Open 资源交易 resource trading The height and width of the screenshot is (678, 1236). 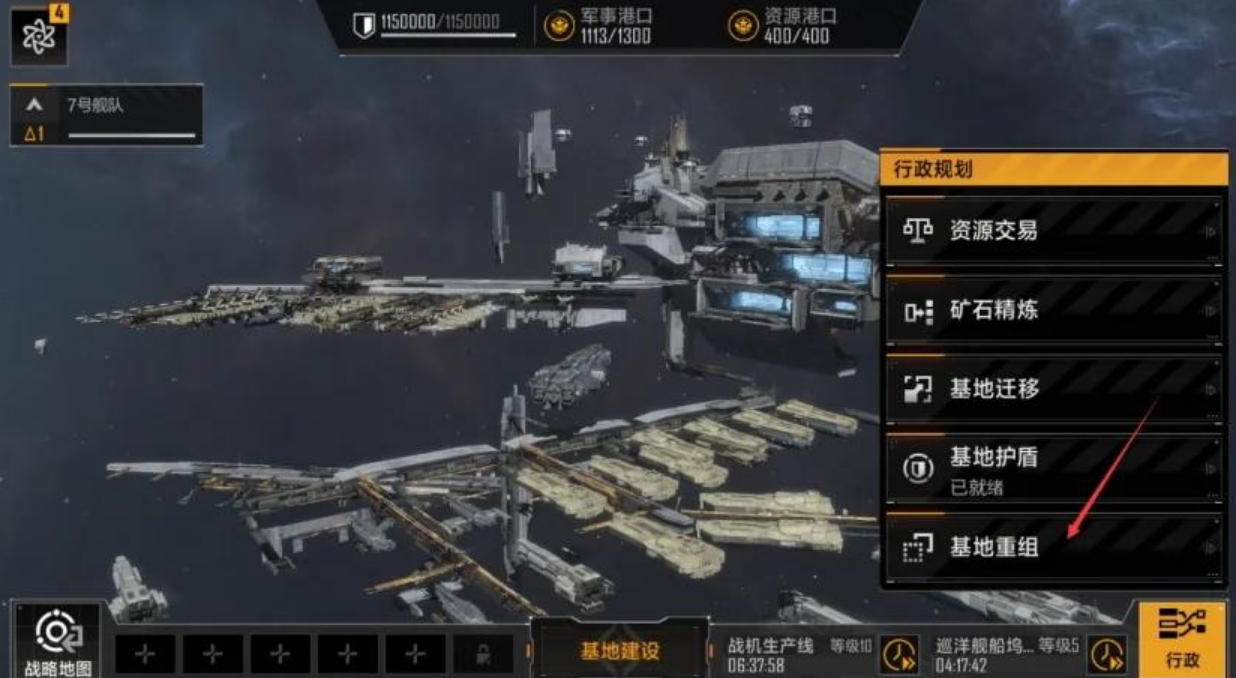pyautogui.click(x=1053, y=231)
